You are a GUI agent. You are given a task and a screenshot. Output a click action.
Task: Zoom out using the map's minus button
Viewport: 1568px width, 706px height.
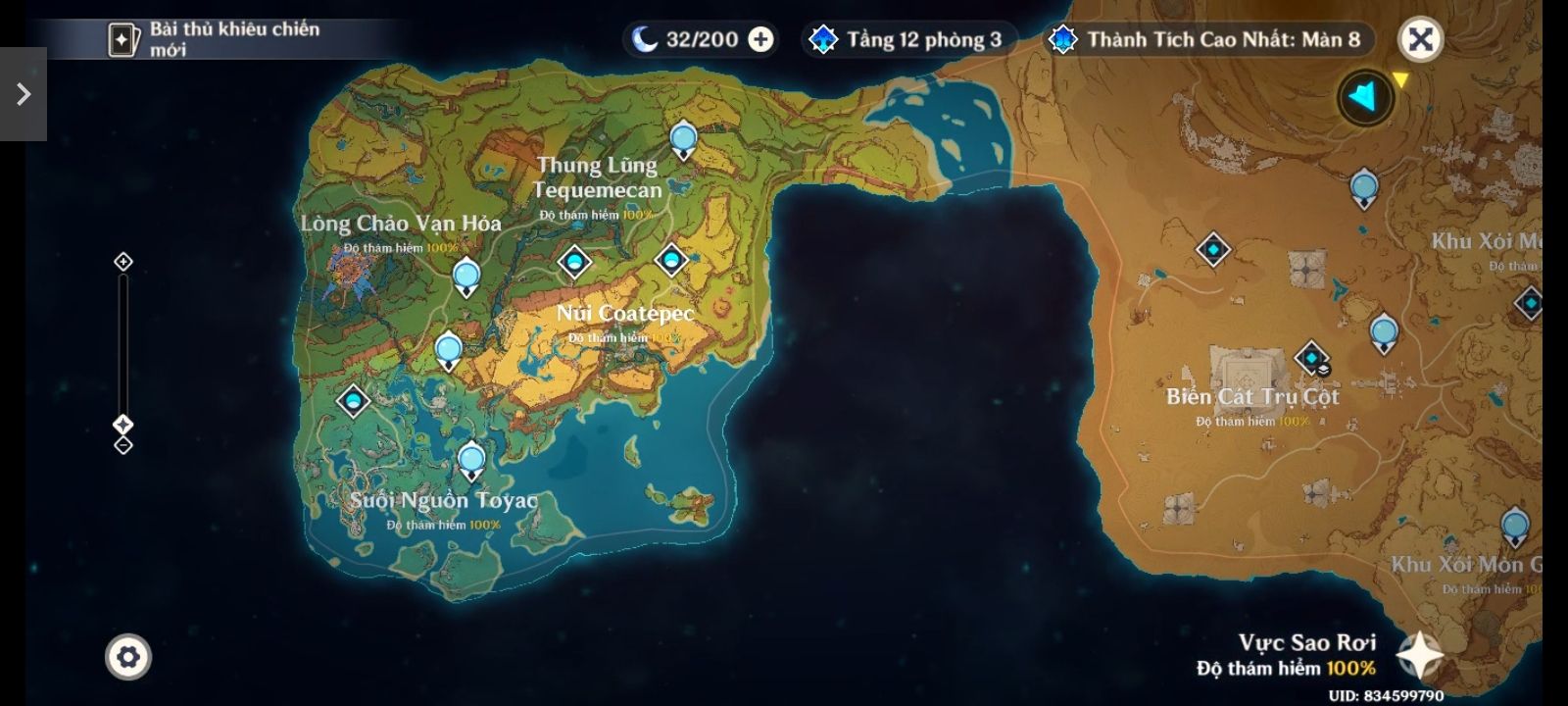(123, 445)
